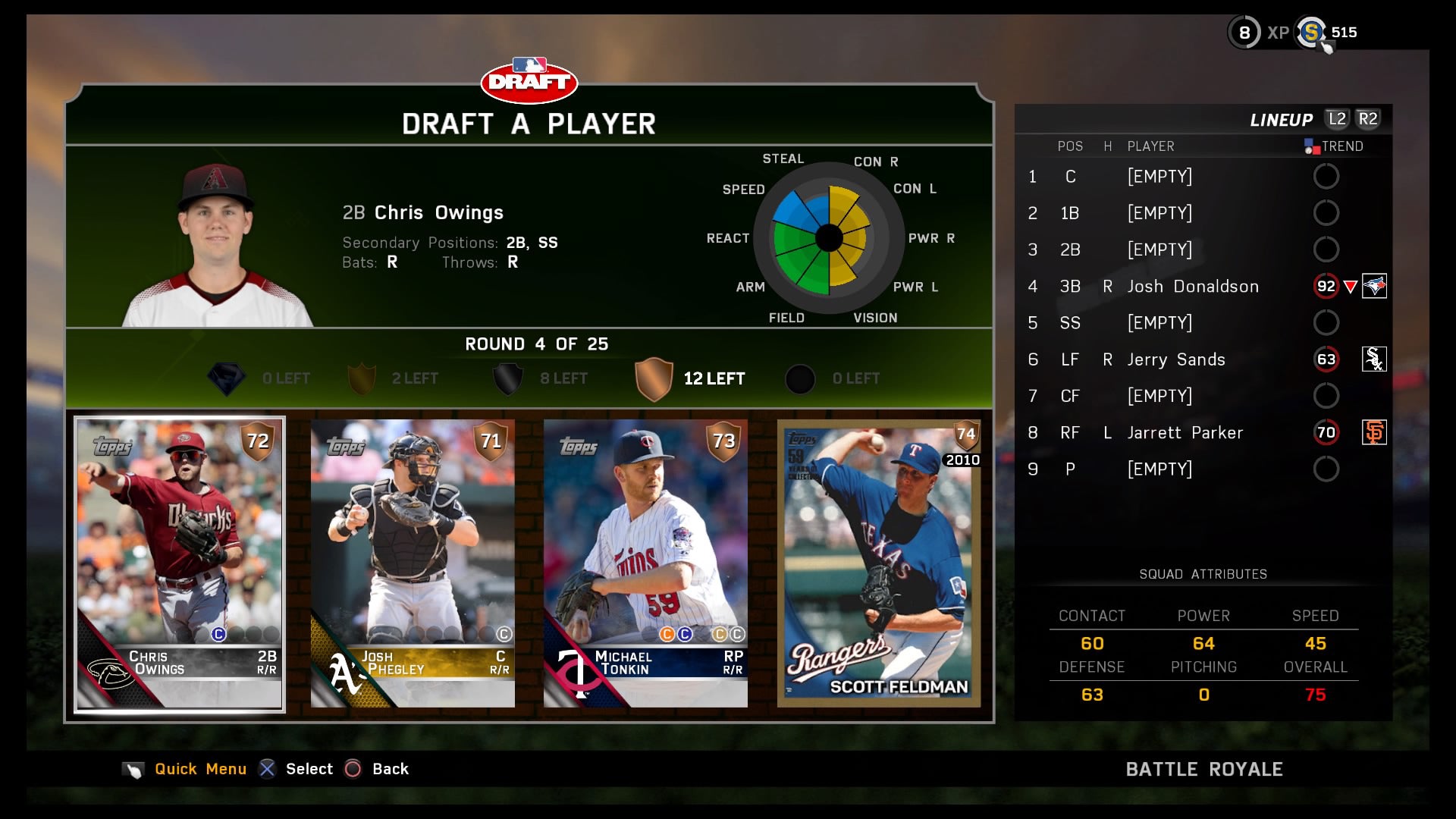Click the R2 tab next to LINEUP
1456x819 pixels.
click(x=1370, y=119)
